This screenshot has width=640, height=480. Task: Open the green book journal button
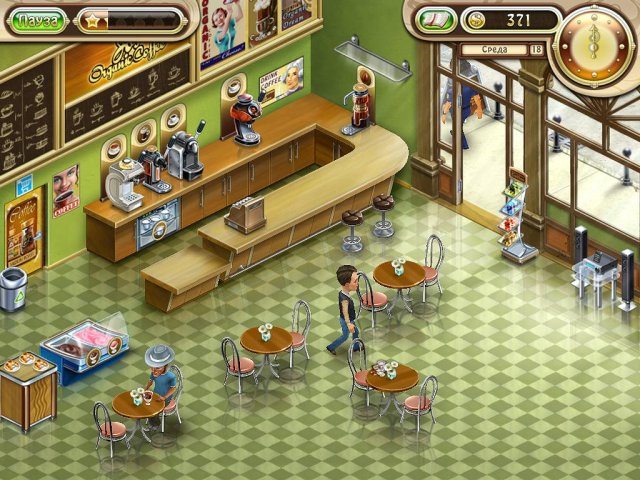[435, 20]
